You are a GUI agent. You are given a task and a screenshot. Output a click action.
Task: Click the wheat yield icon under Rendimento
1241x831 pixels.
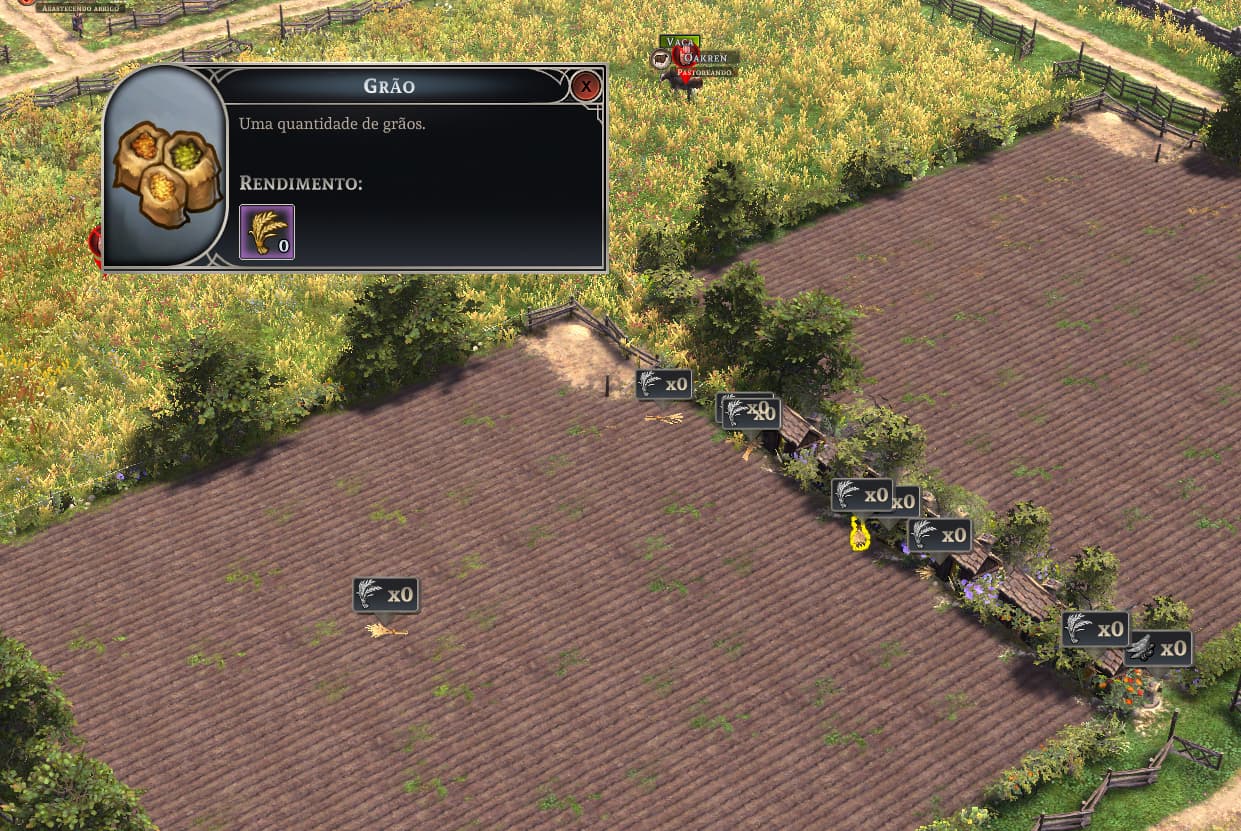(x=267, y=232)
